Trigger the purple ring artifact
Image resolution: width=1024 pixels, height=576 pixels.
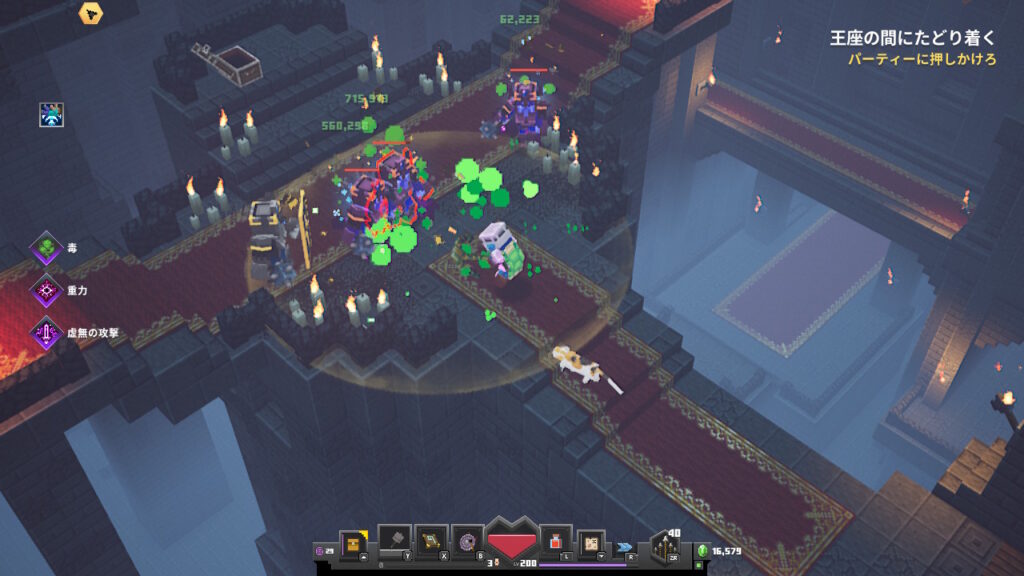(466, 541)
